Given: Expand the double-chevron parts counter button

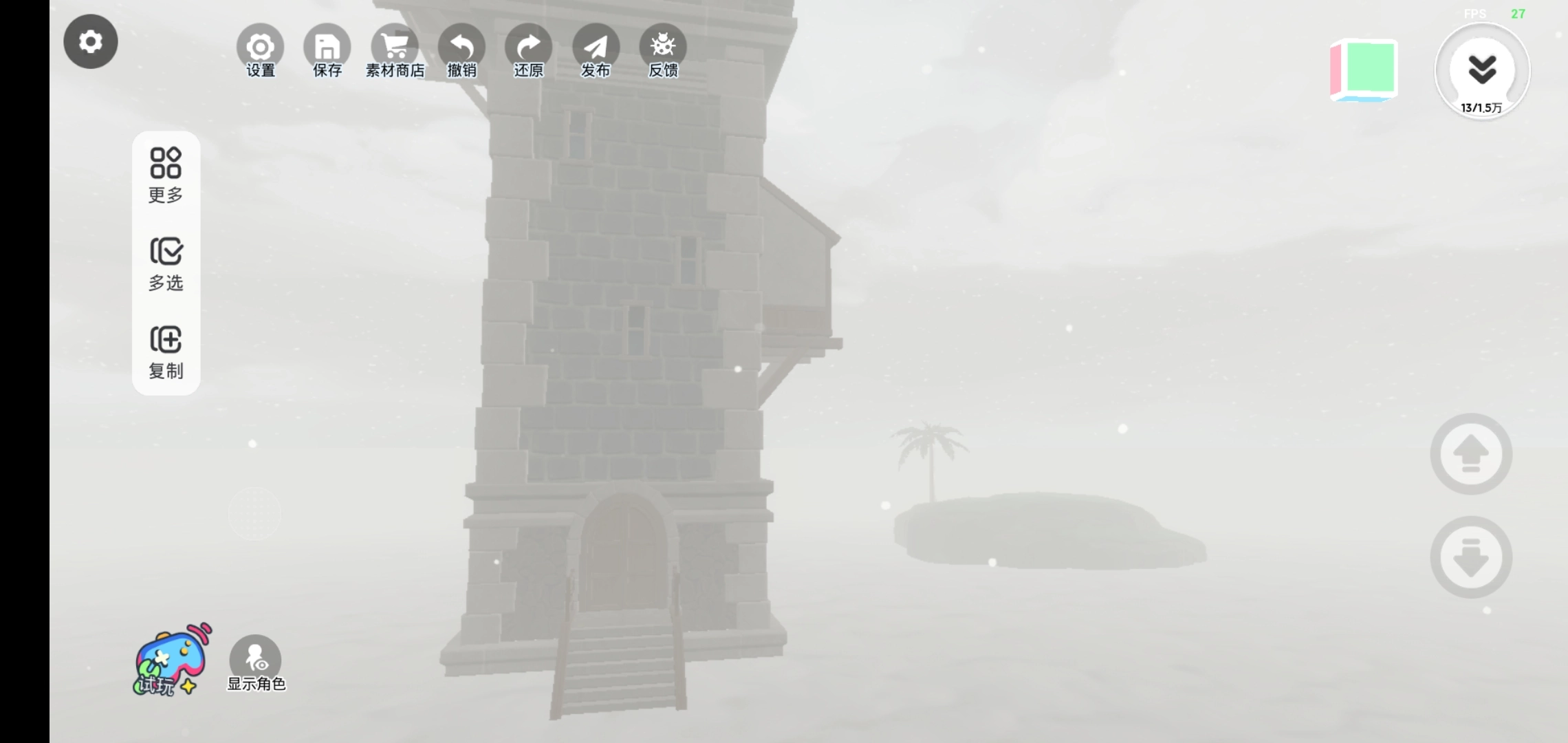Looking at the screenshot, I should coord(1482,72).
